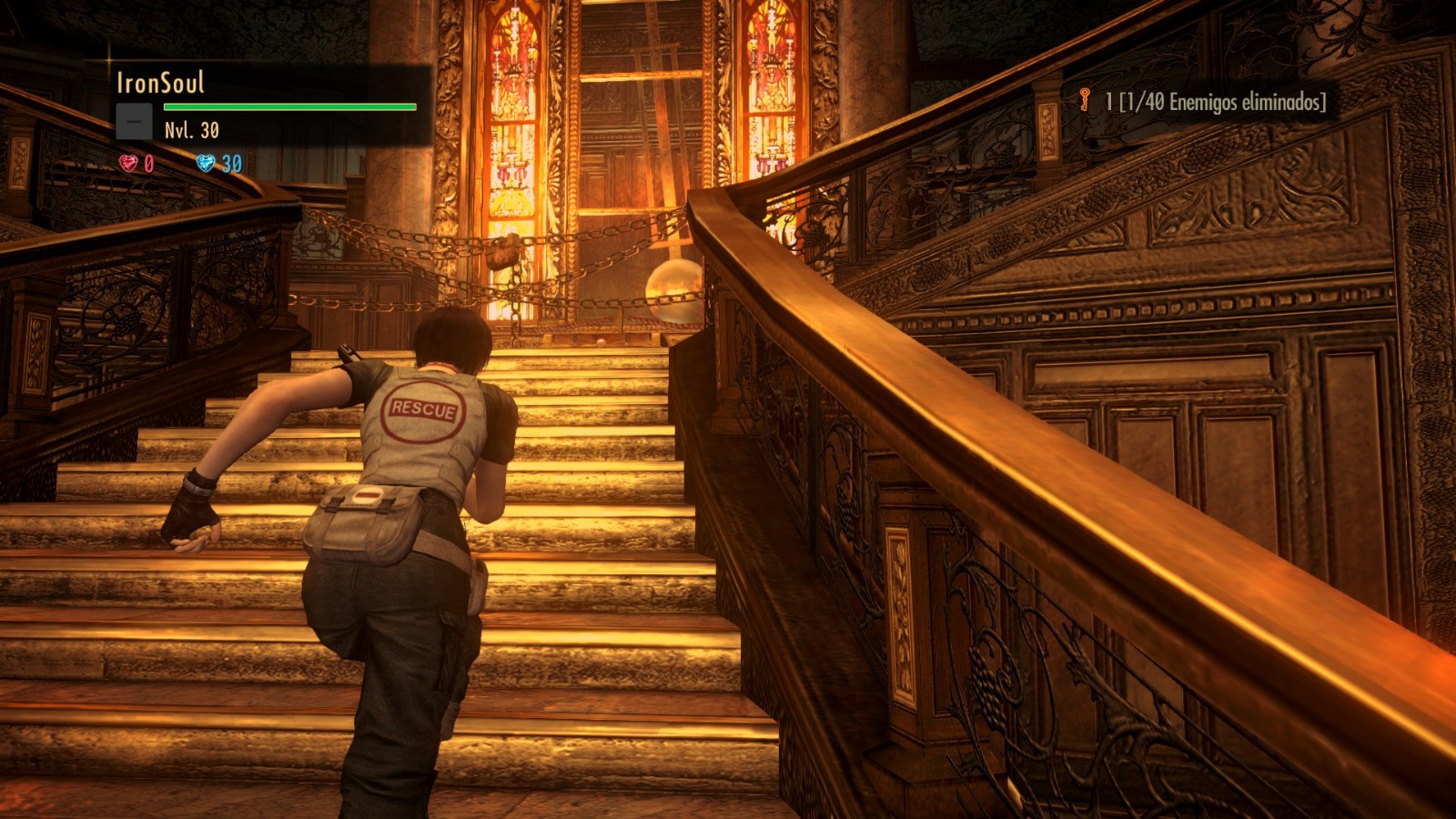Viewport: 1456px width, 819px height.
Task: Click the RESCUE emblem on the vest
Action: [x=423, y=411]
